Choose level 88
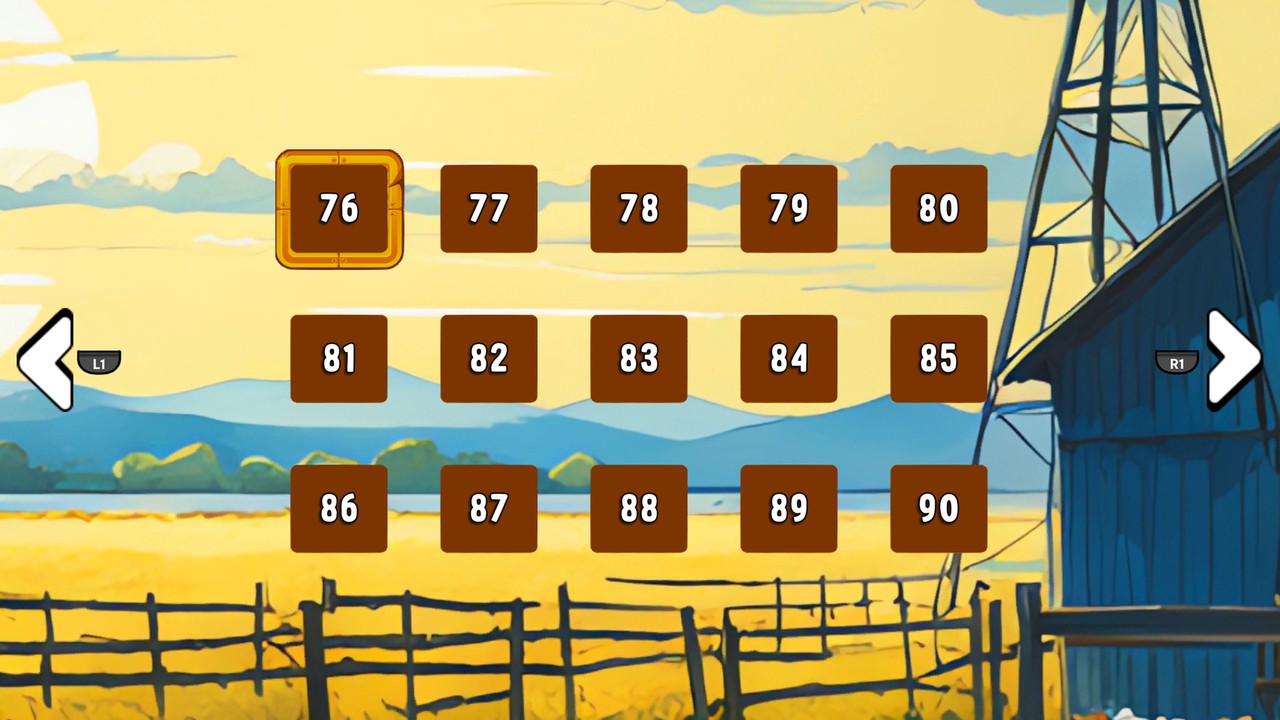The height and width of the screenshot is (720, 1280). 639,509
